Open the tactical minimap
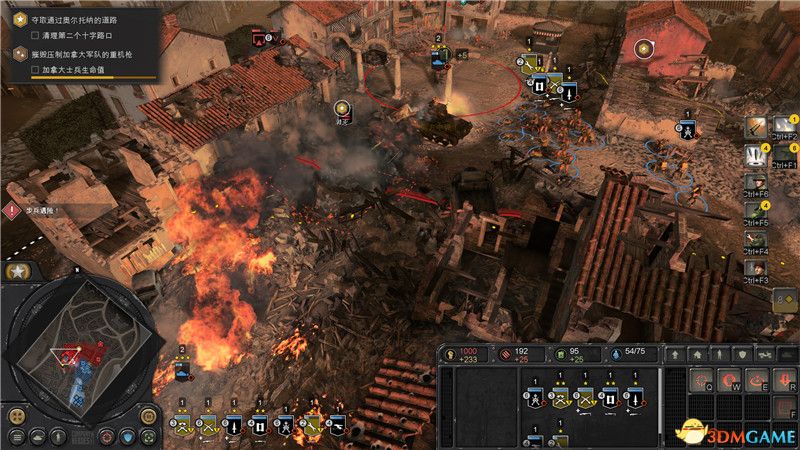800x450 pixels. point(78,343)
